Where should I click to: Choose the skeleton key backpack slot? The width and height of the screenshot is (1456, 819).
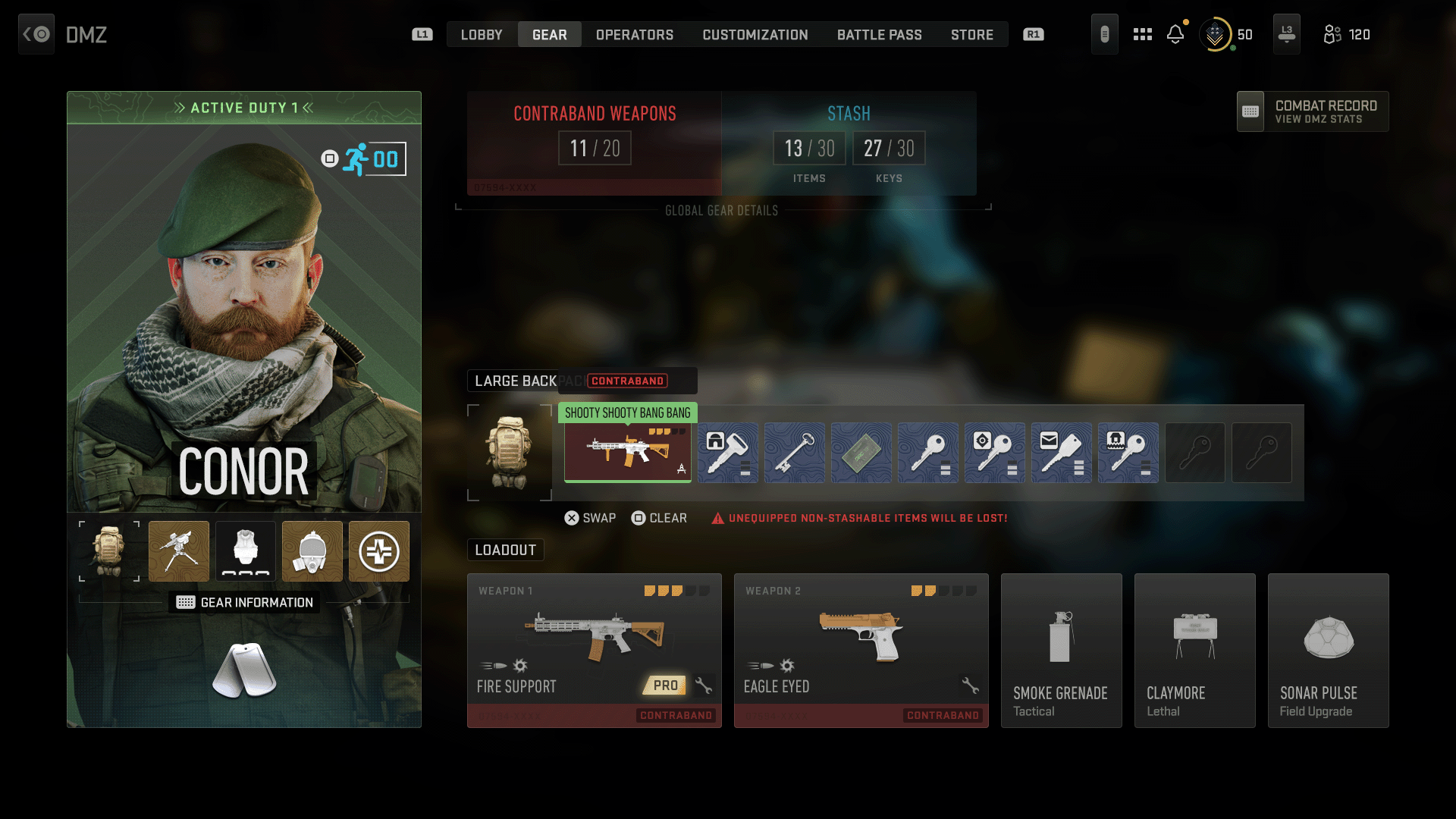(795, 453)
